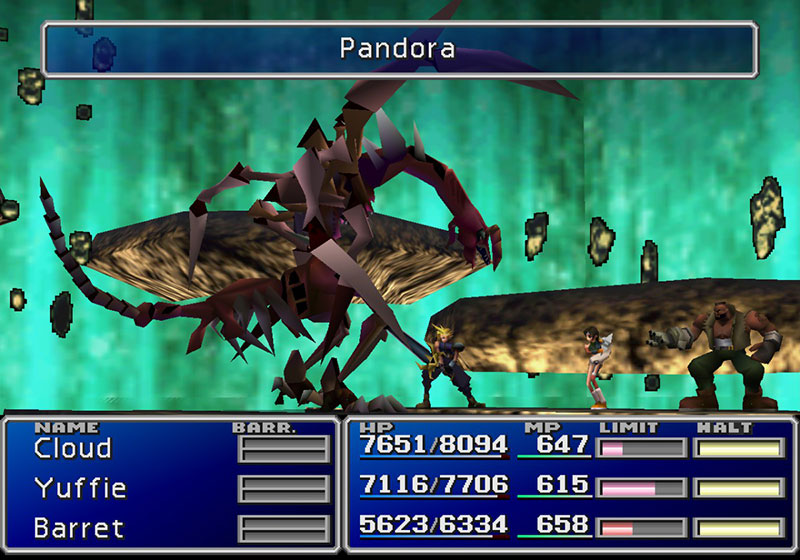
Task: Choose Yuffie's name in the party panel
Action: [80, 488]
